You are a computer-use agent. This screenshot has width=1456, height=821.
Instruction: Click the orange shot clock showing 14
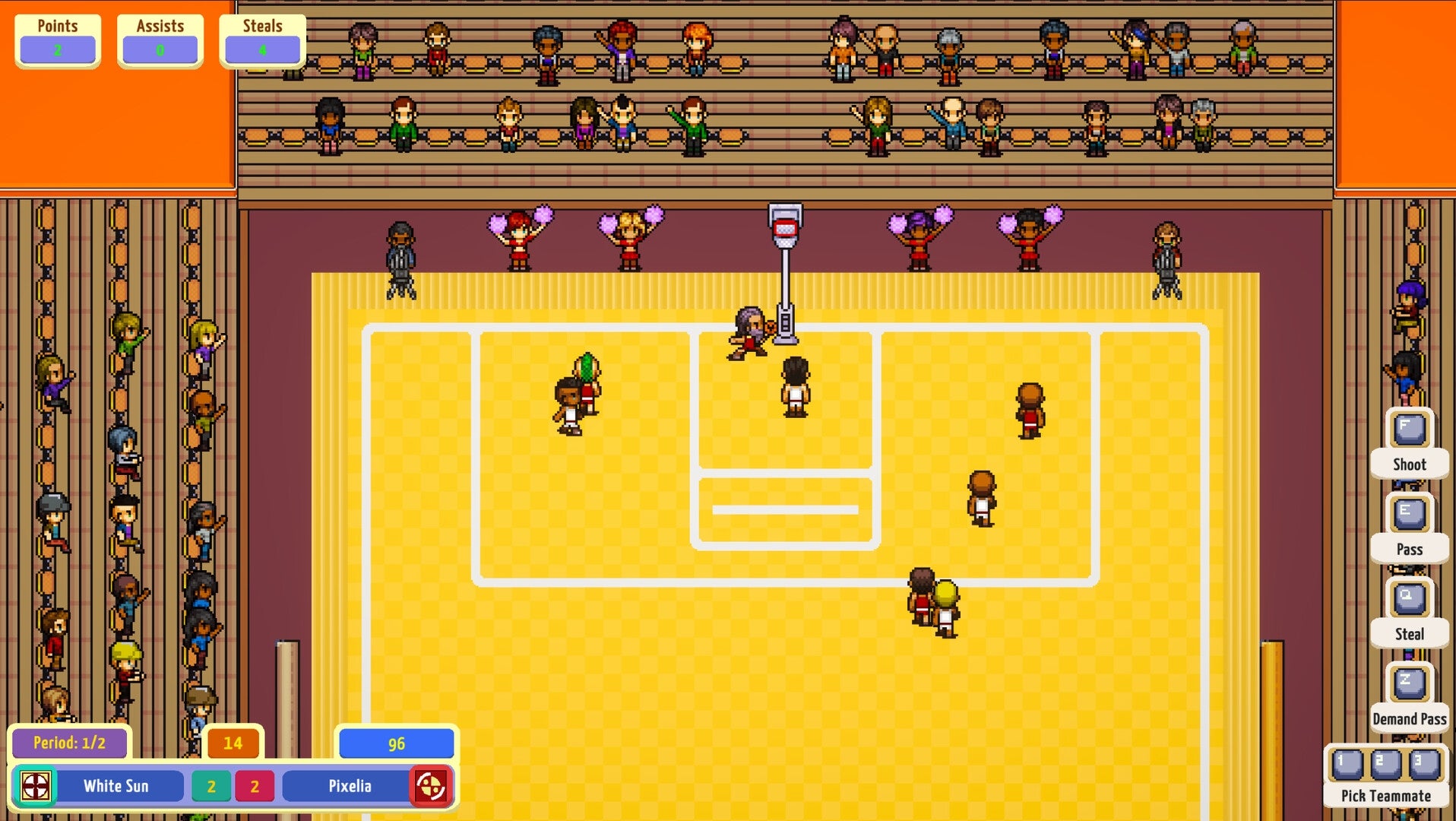click(x=233, y=744)
